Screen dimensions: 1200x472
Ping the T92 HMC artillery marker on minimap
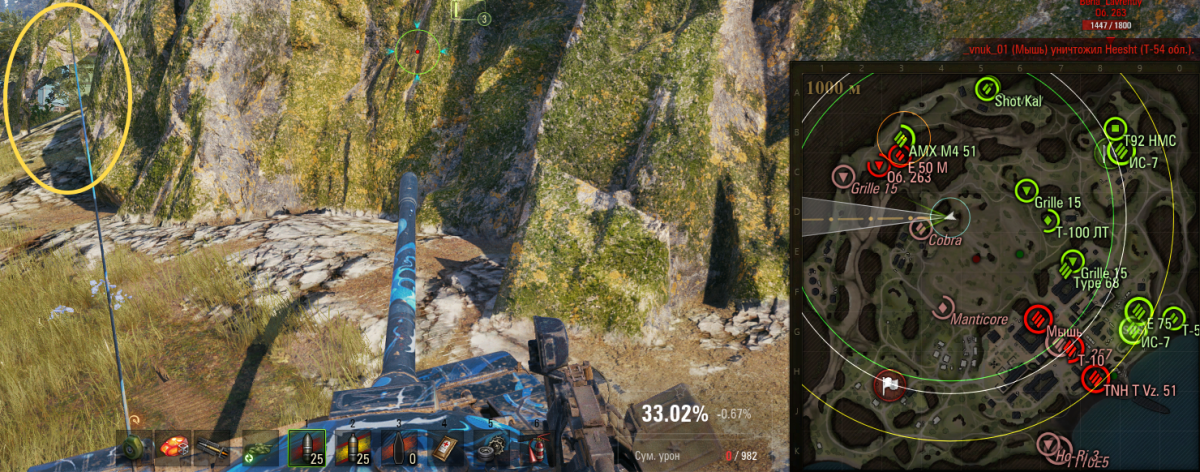[x=1115, y=129]
